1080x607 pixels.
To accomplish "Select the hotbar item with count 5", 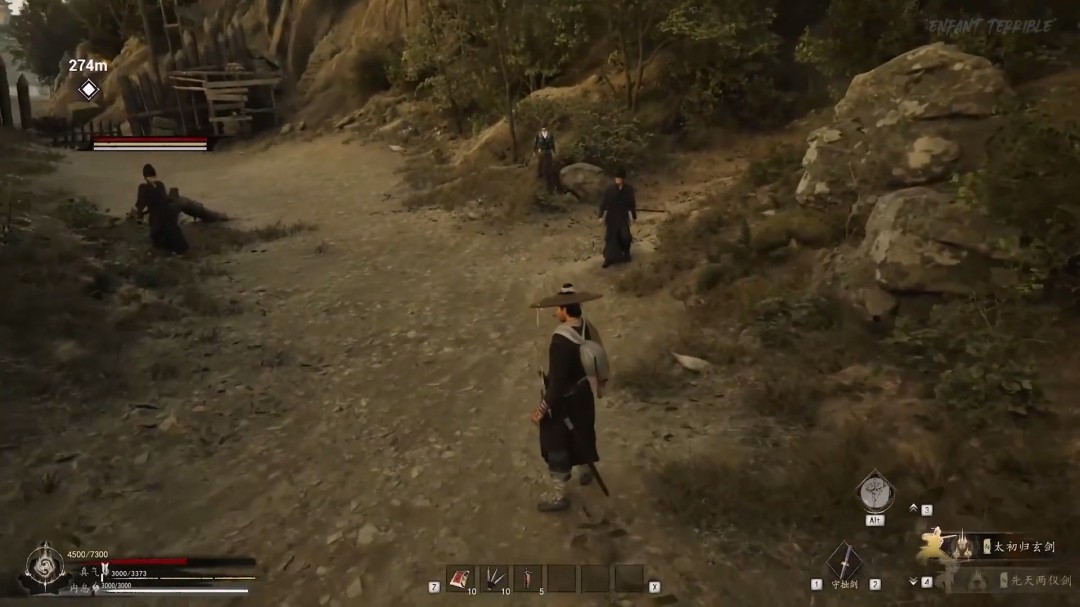I will 528,578.
